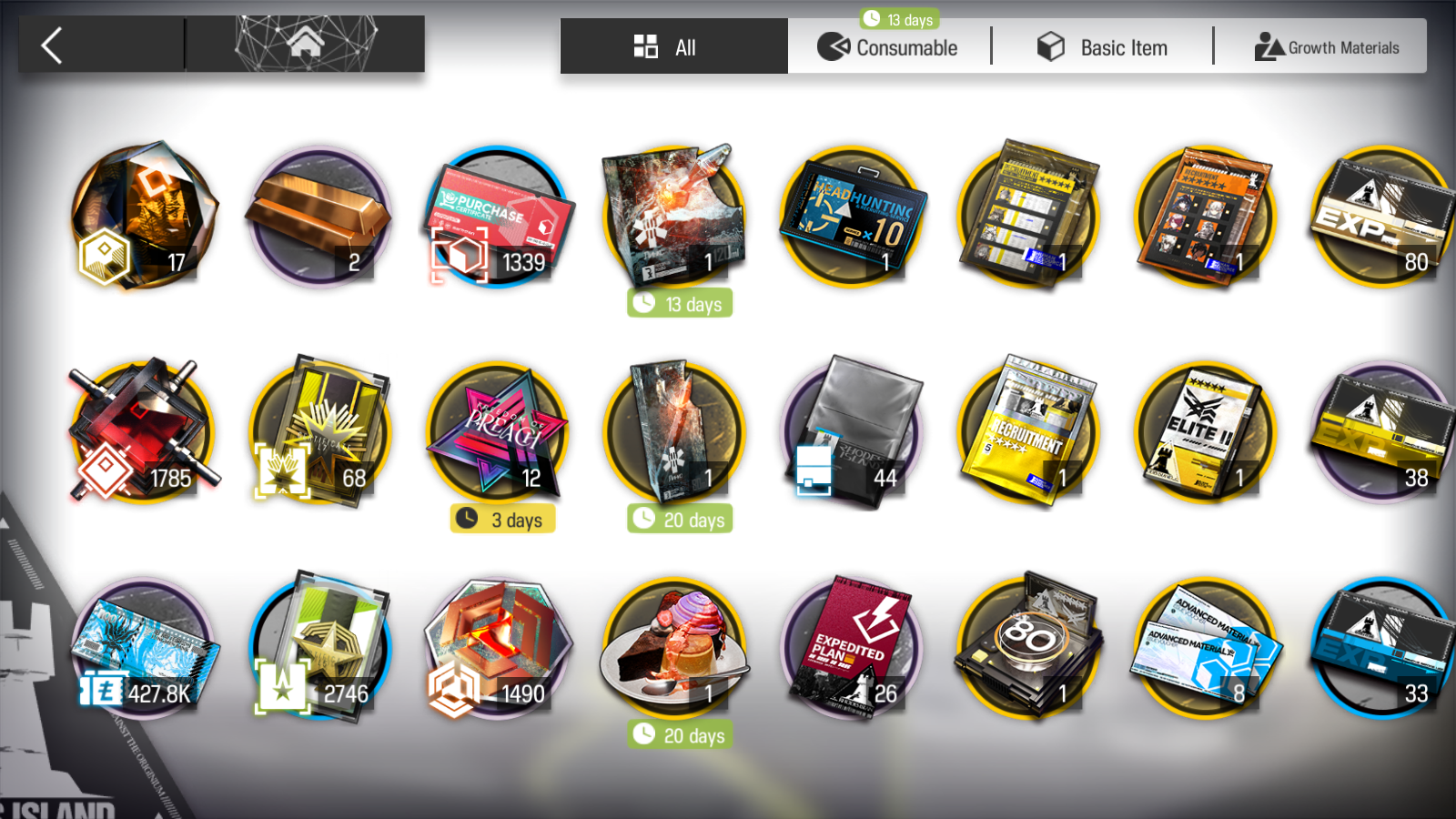This screenshot has height=819, width=1456.
Task: Go back using the back arrow
Action: click(52, 44)
